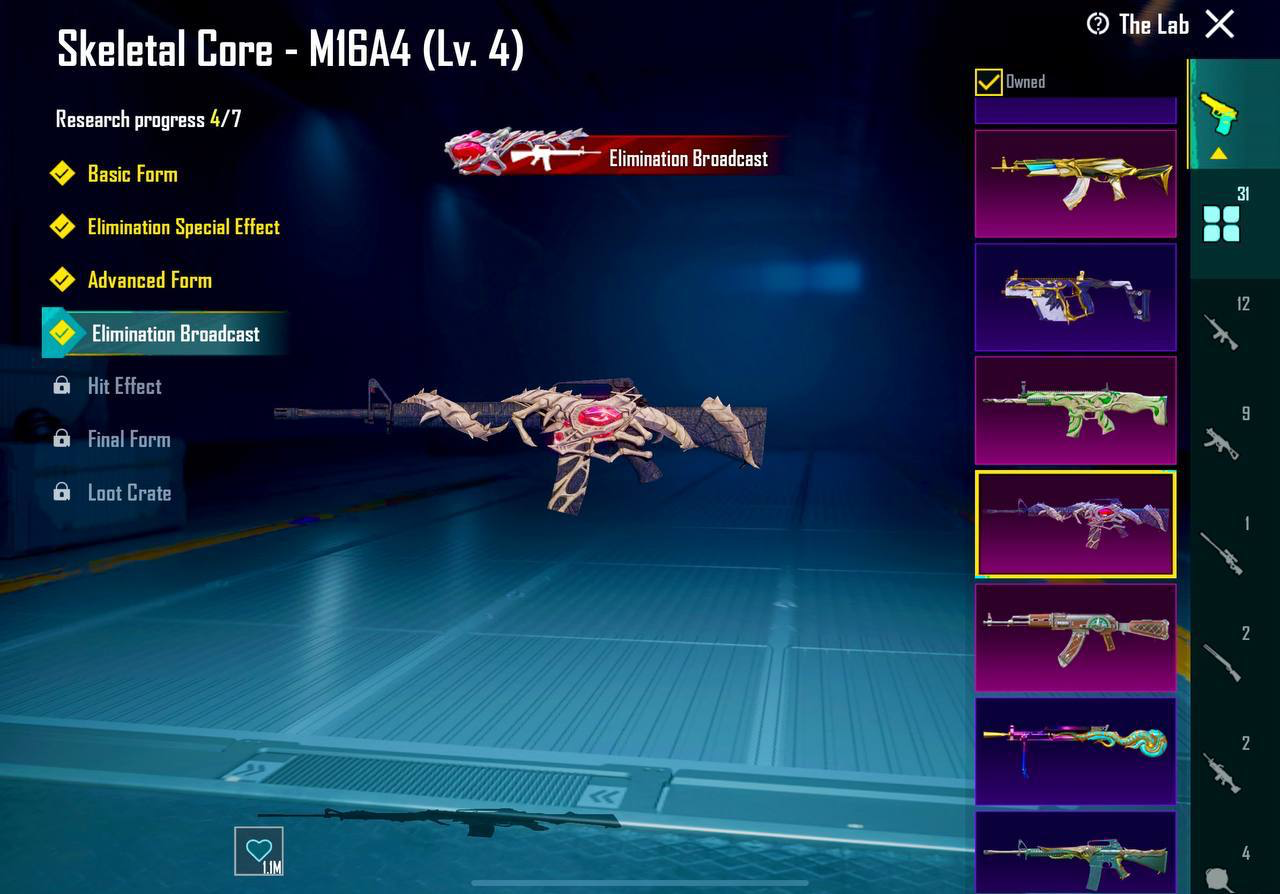The width and height of the screenshot is (1280, 894).
Task: Select the serpent-themed machine gun skin thumbnail
Action: coord(1075,751)
